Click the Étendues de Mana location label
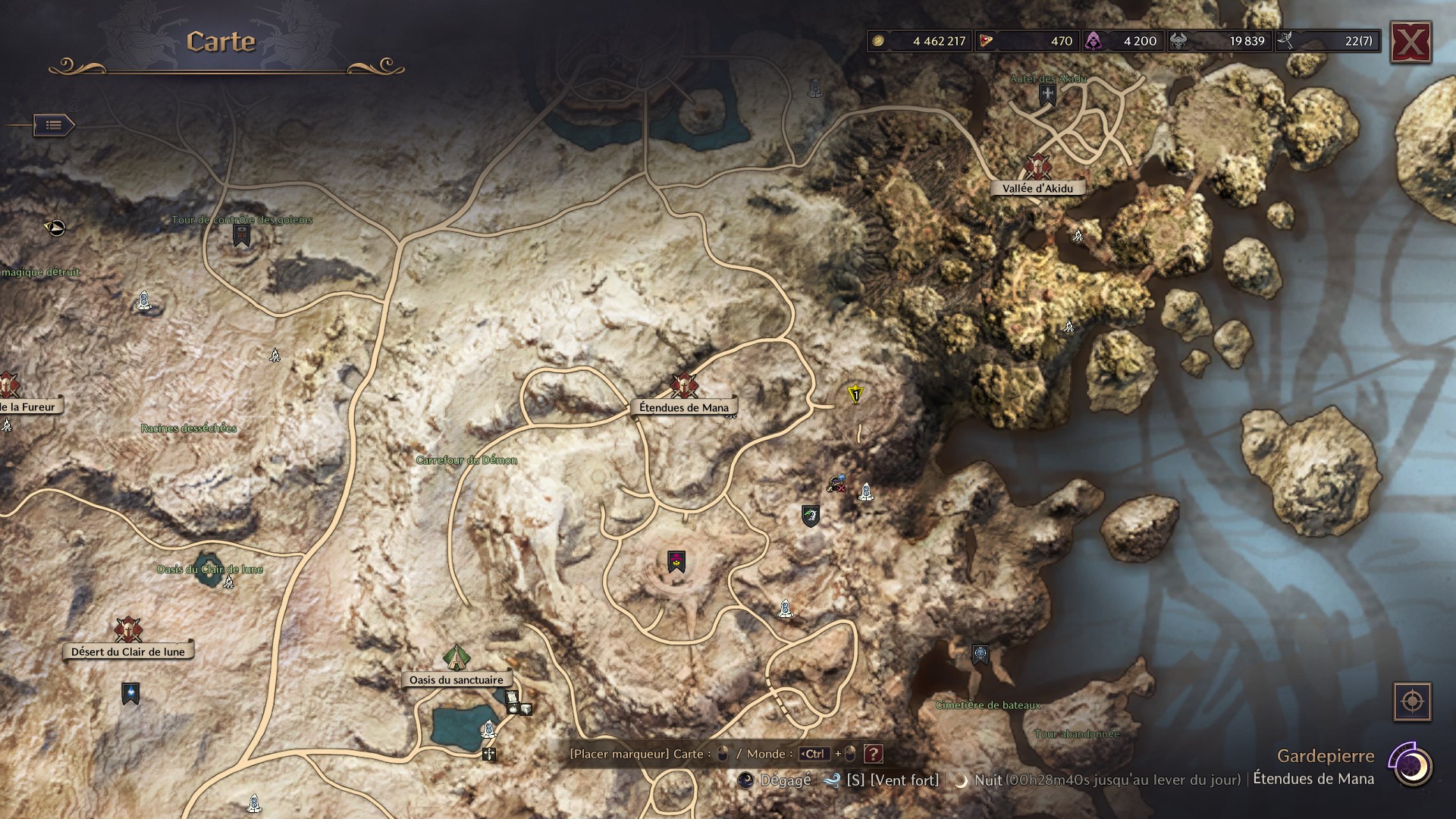1456x819 pixels. click(683, 407)
